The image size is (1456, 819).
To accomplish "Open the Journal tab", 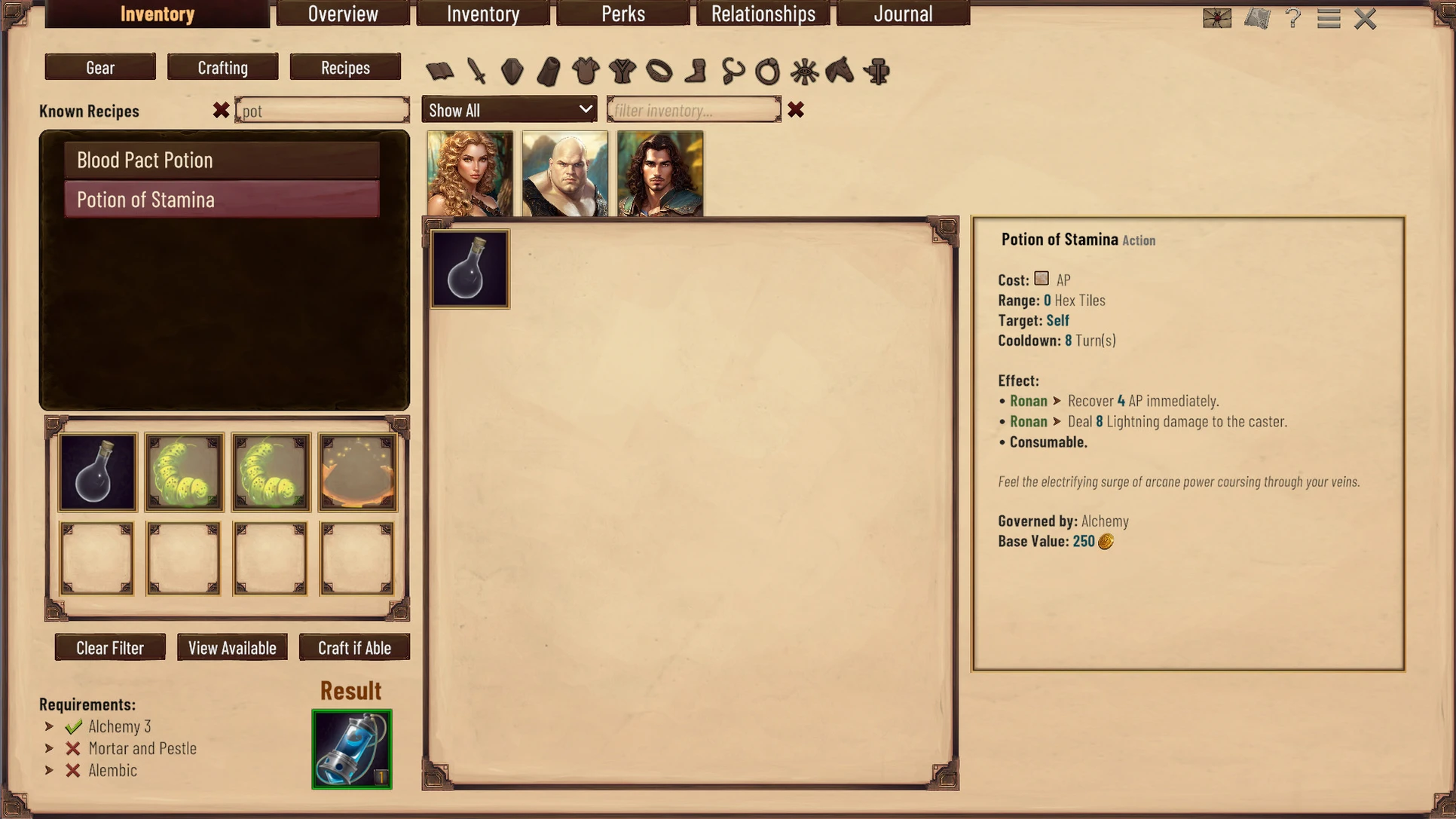I will coord(903,14).
